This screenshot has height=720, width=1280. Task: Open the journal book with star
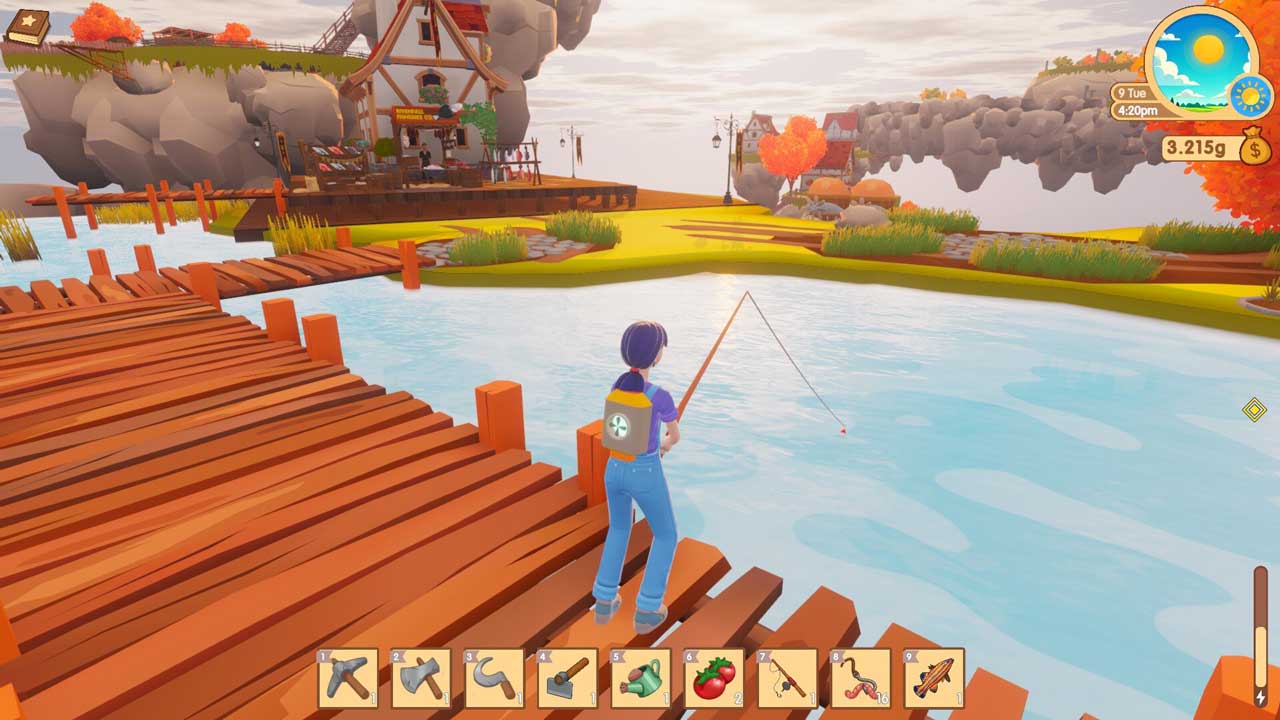click(27, 27)
